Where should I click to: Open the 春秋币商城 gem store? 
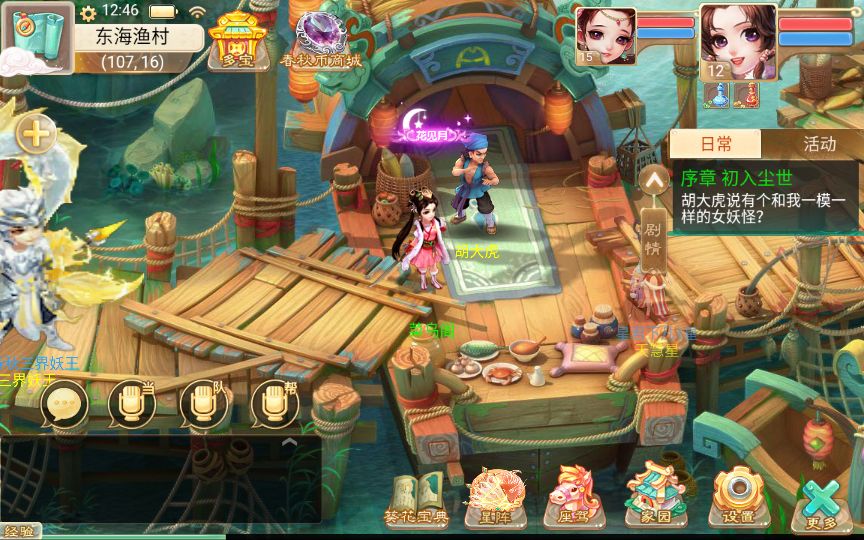point(321,39)
